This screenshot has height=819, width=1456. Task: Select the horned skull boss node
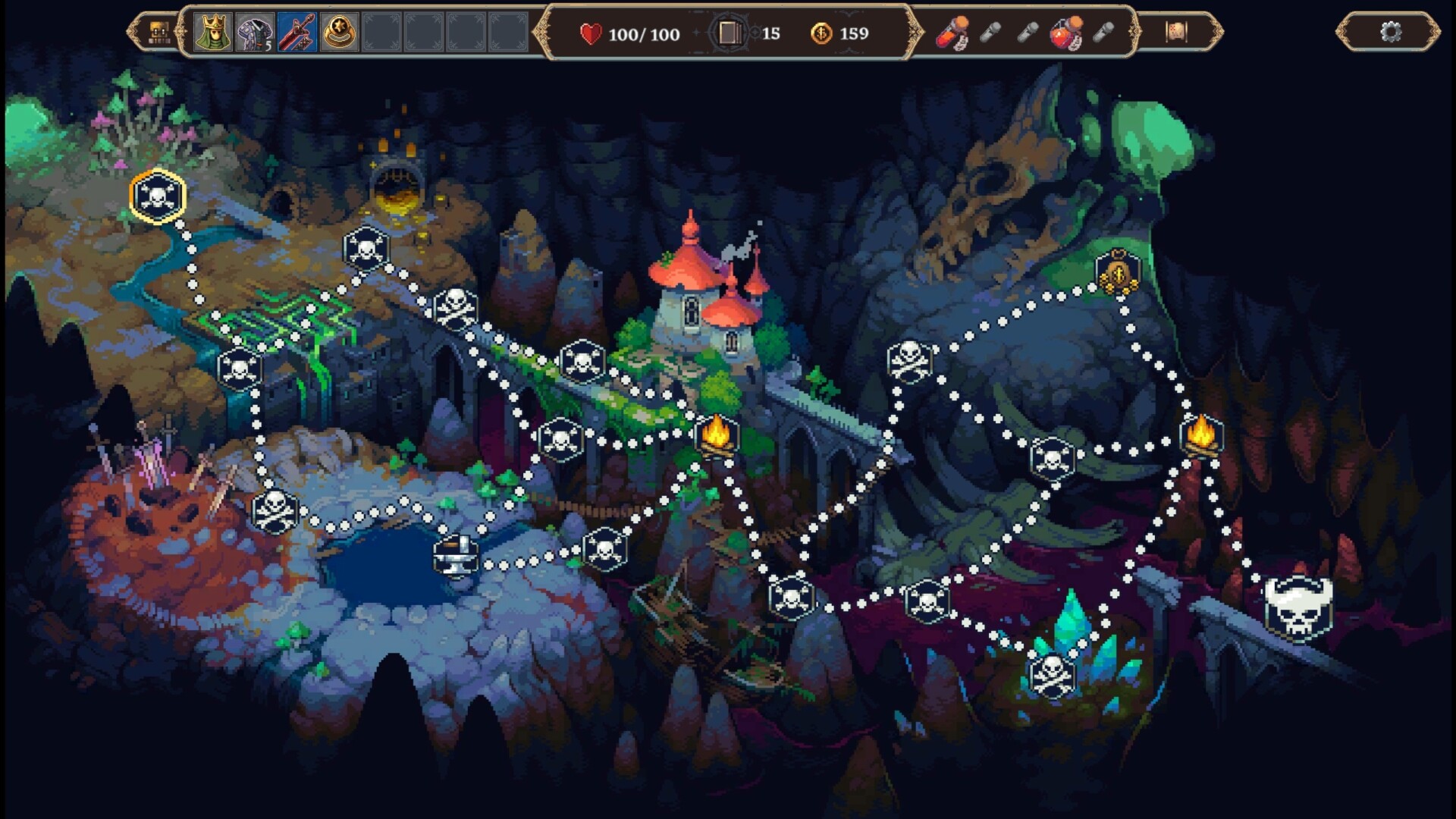pos(1298,607)
